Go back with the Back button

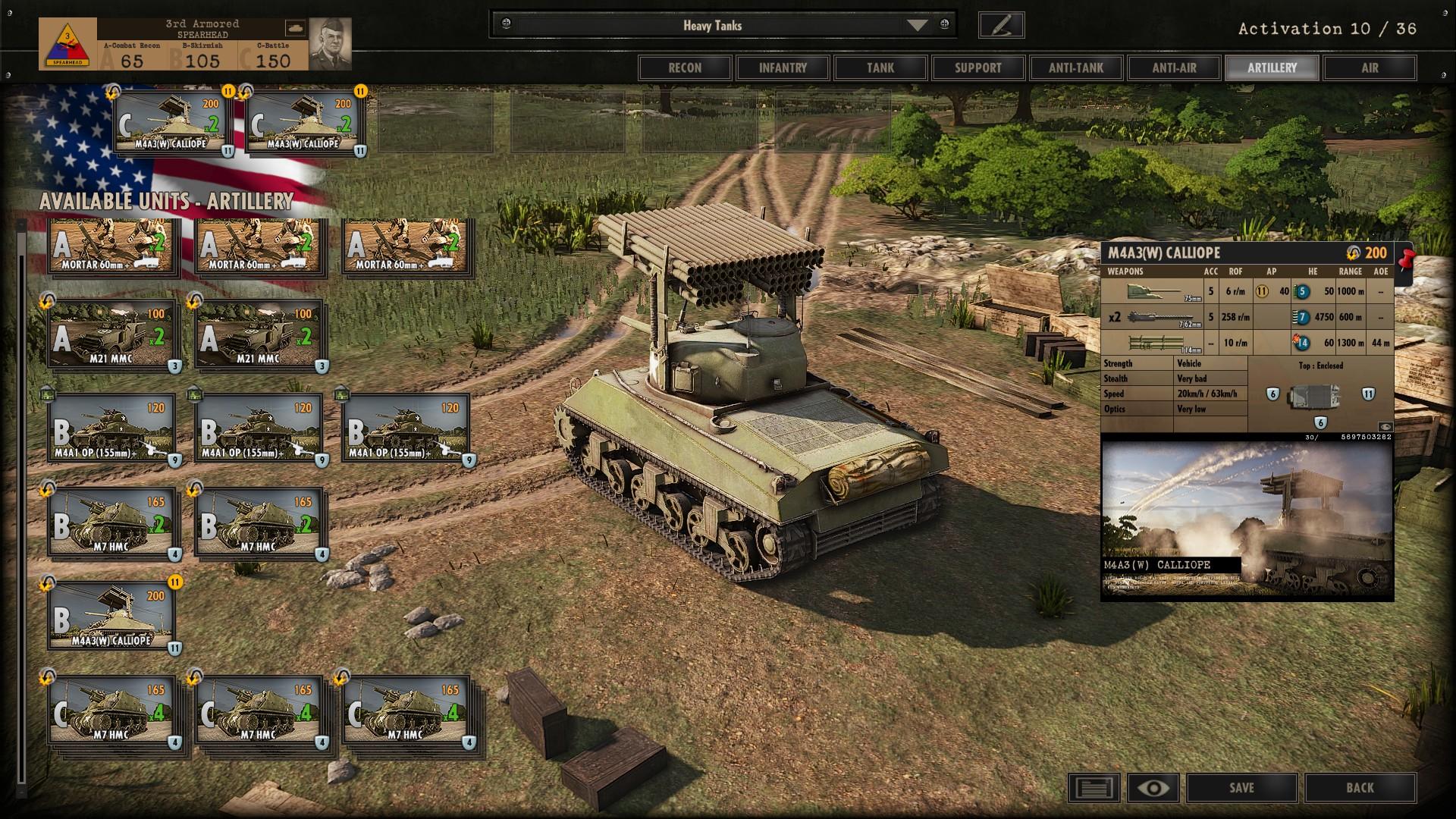tap(1360, 788)
